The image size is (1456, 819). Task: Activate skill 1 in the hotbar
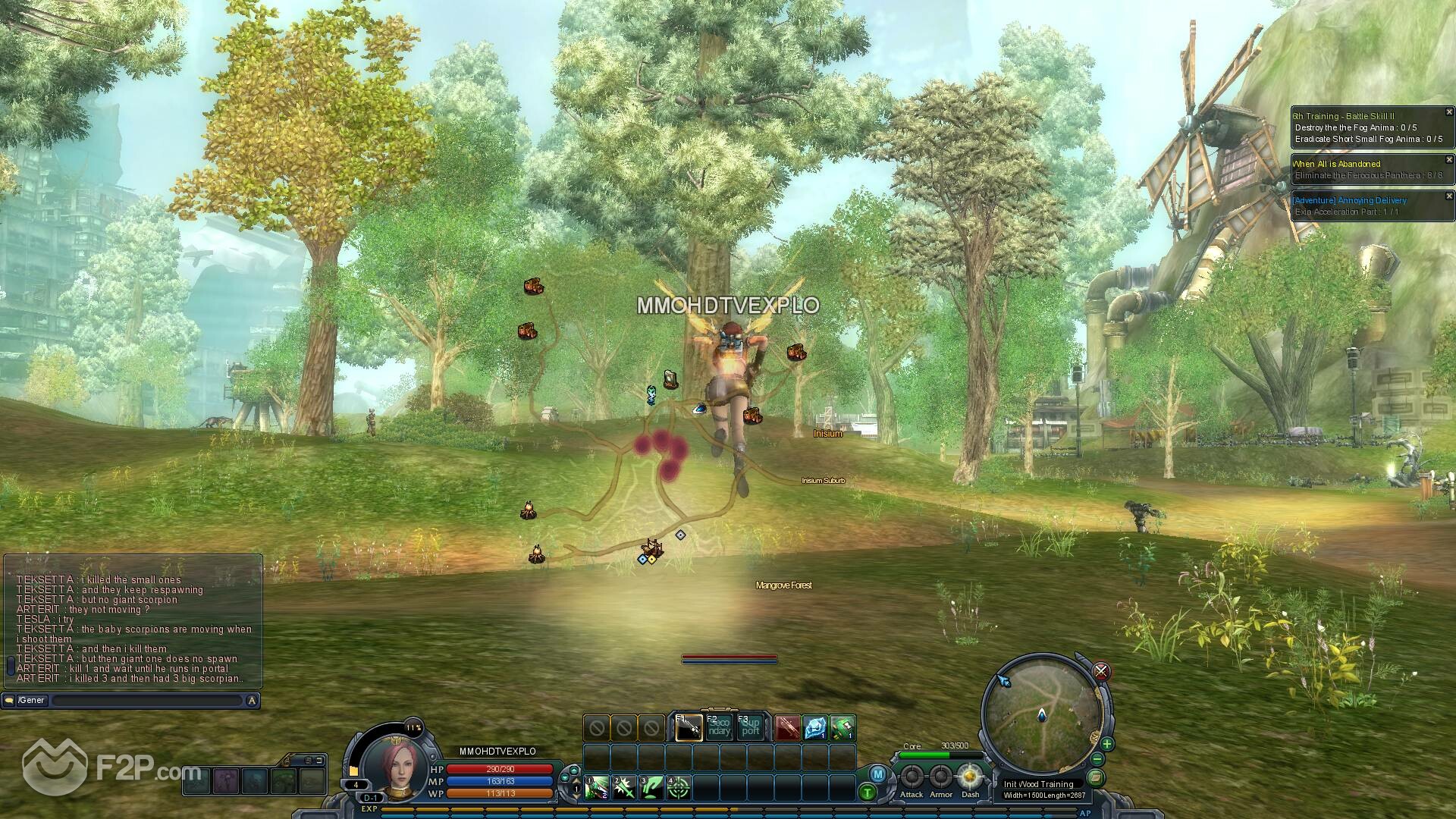597,788
